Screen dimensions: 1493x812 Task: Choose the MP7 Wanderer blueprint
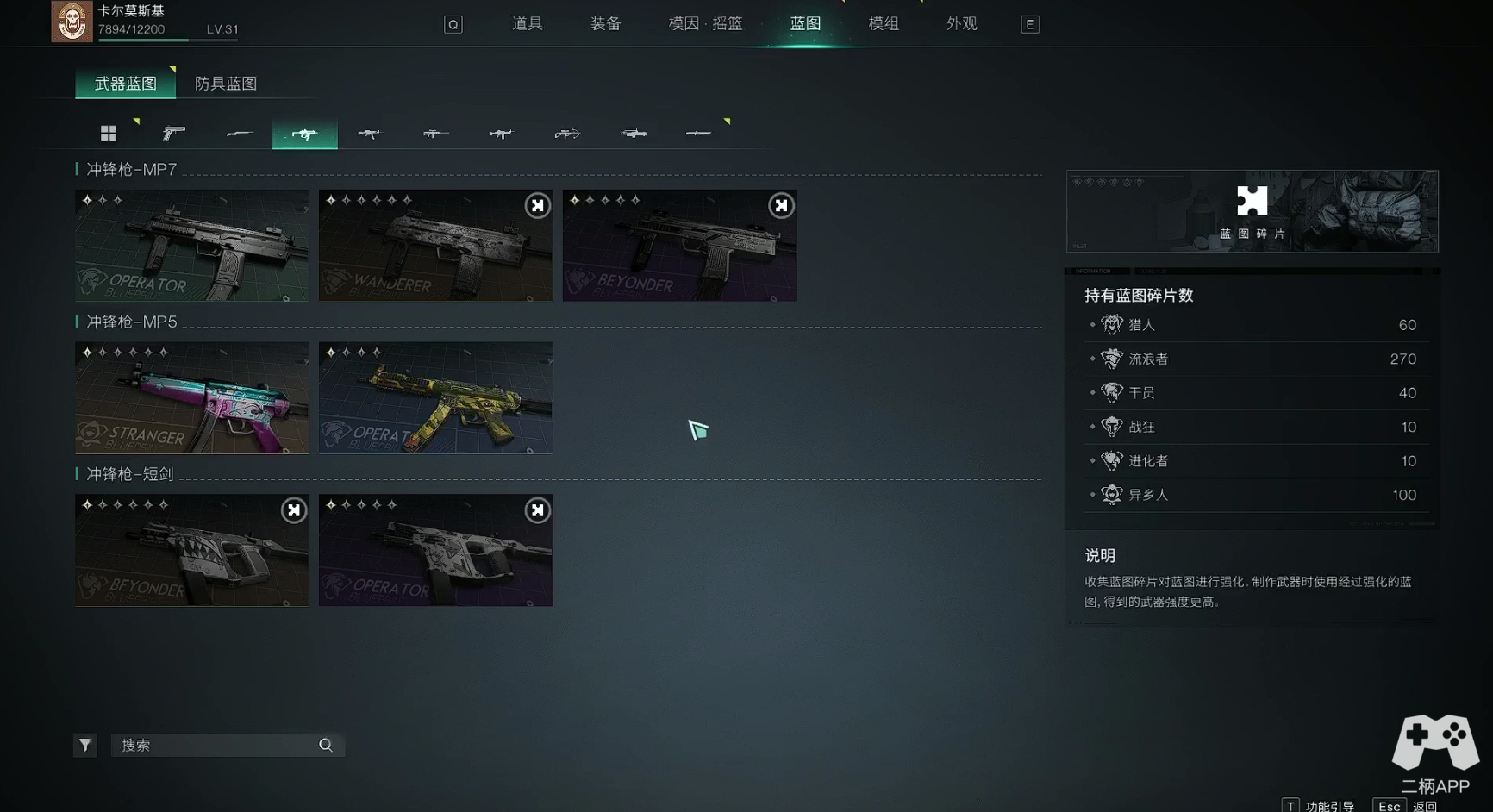coord(435,246)
